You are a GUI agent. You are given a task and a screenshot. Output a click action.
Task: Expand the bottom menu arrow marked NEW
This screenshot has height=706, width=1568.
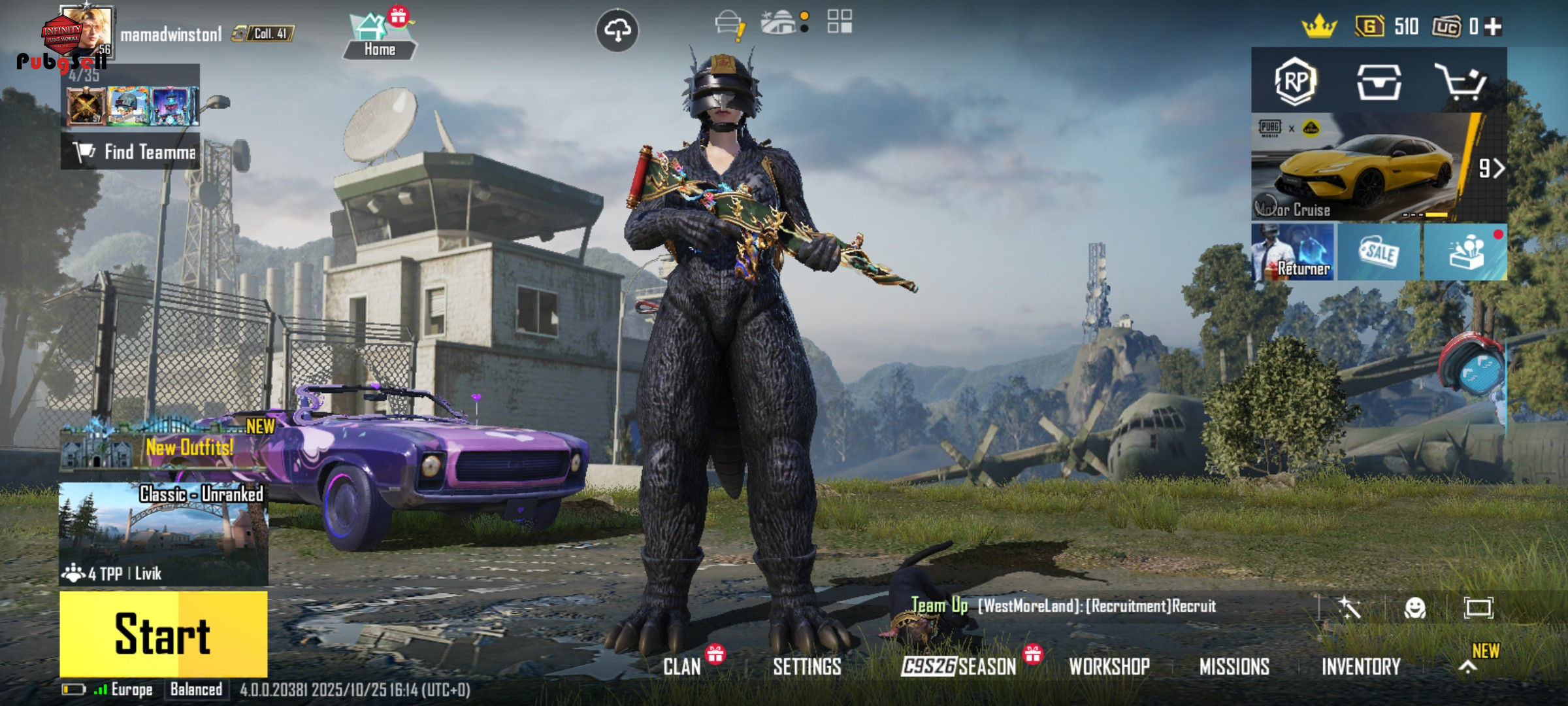[1468, 667]
